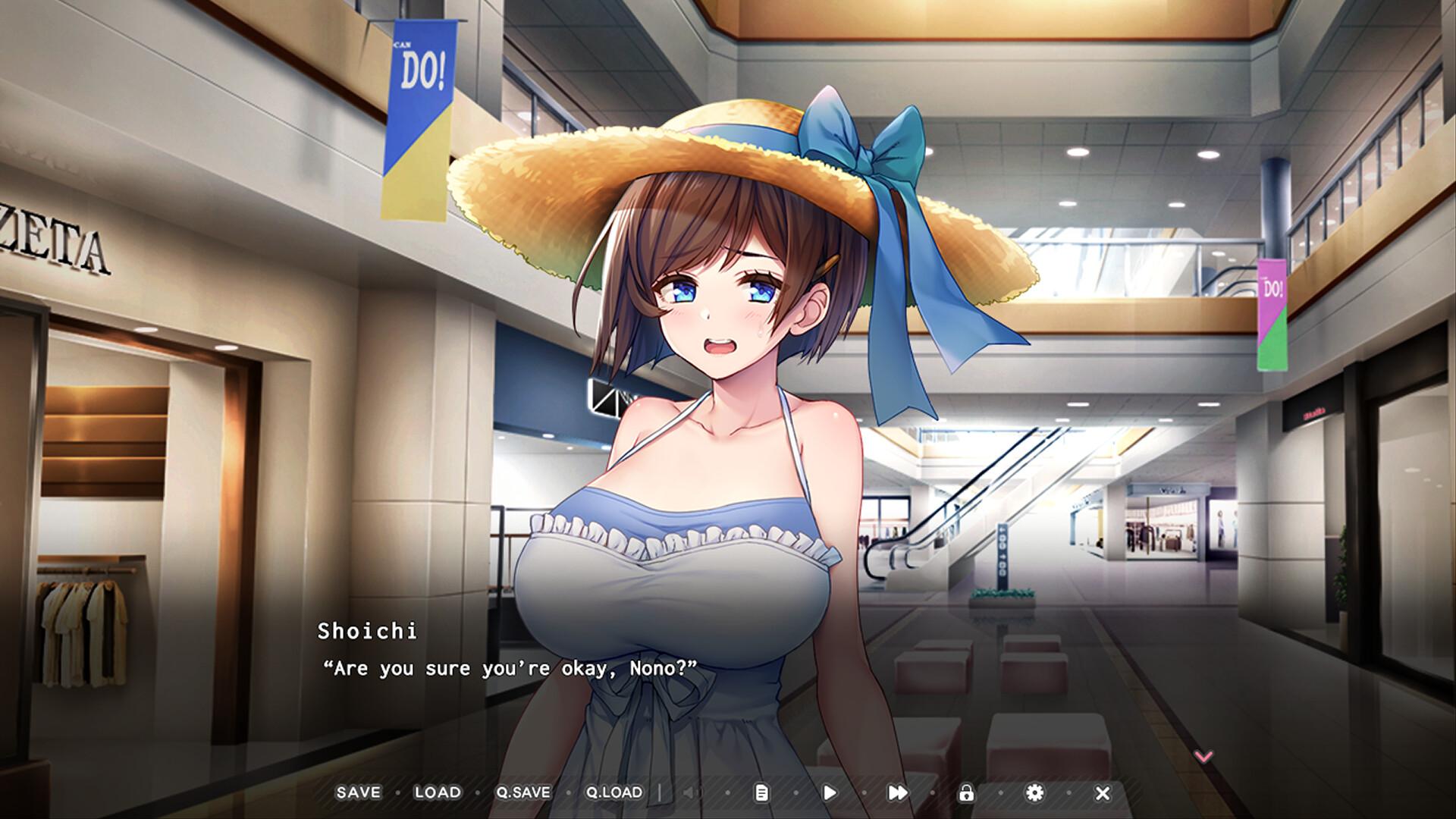Click the blue DO! banner
The image size is (1456, 819).
tap(422, 114)
